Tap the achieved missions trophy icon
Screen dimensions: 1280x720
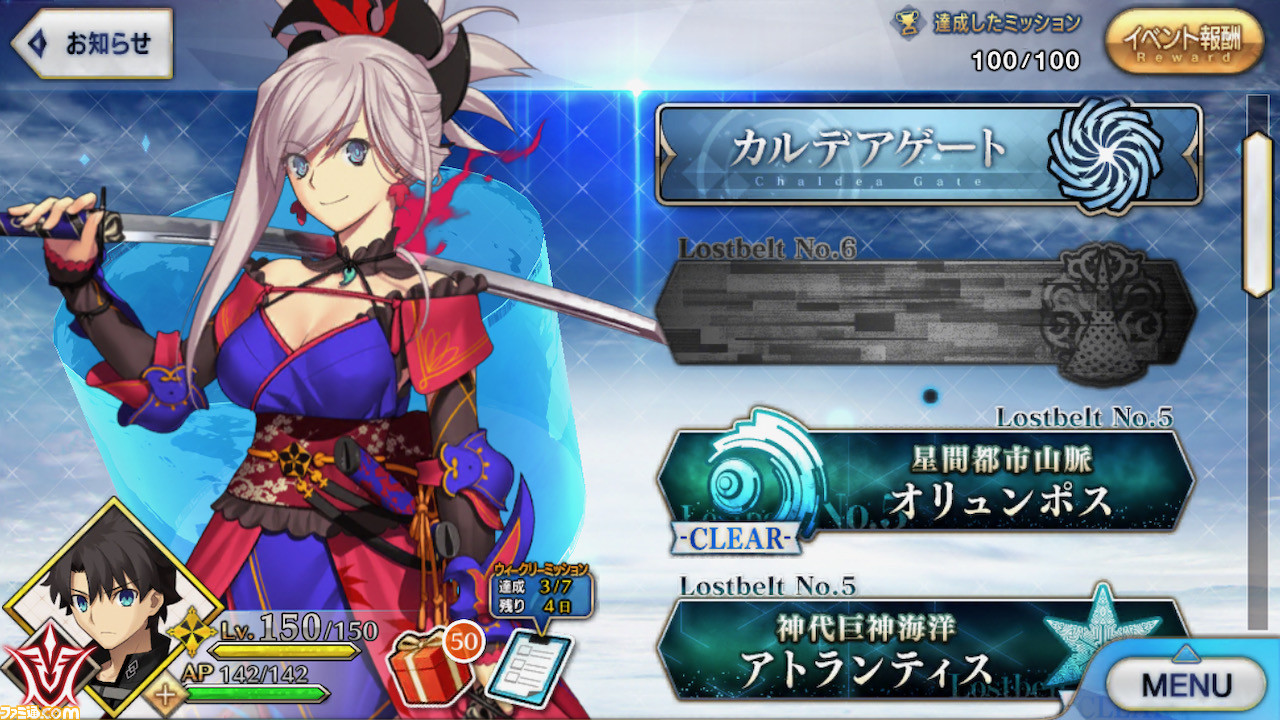tap(908, 24)
